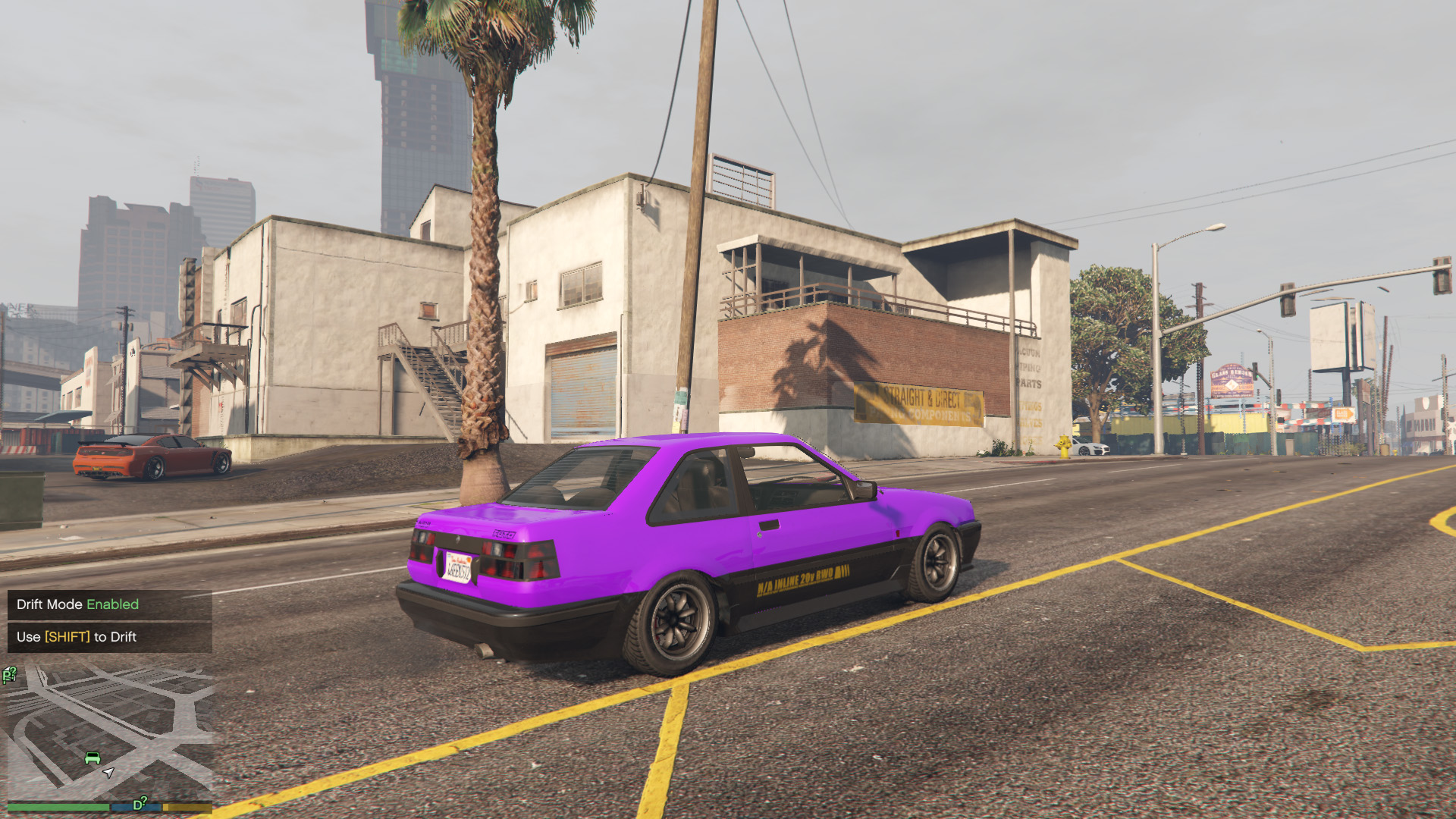1456x819 pixels.
Task: Click the green P? marker on minimap
Action: pos(10,674)
